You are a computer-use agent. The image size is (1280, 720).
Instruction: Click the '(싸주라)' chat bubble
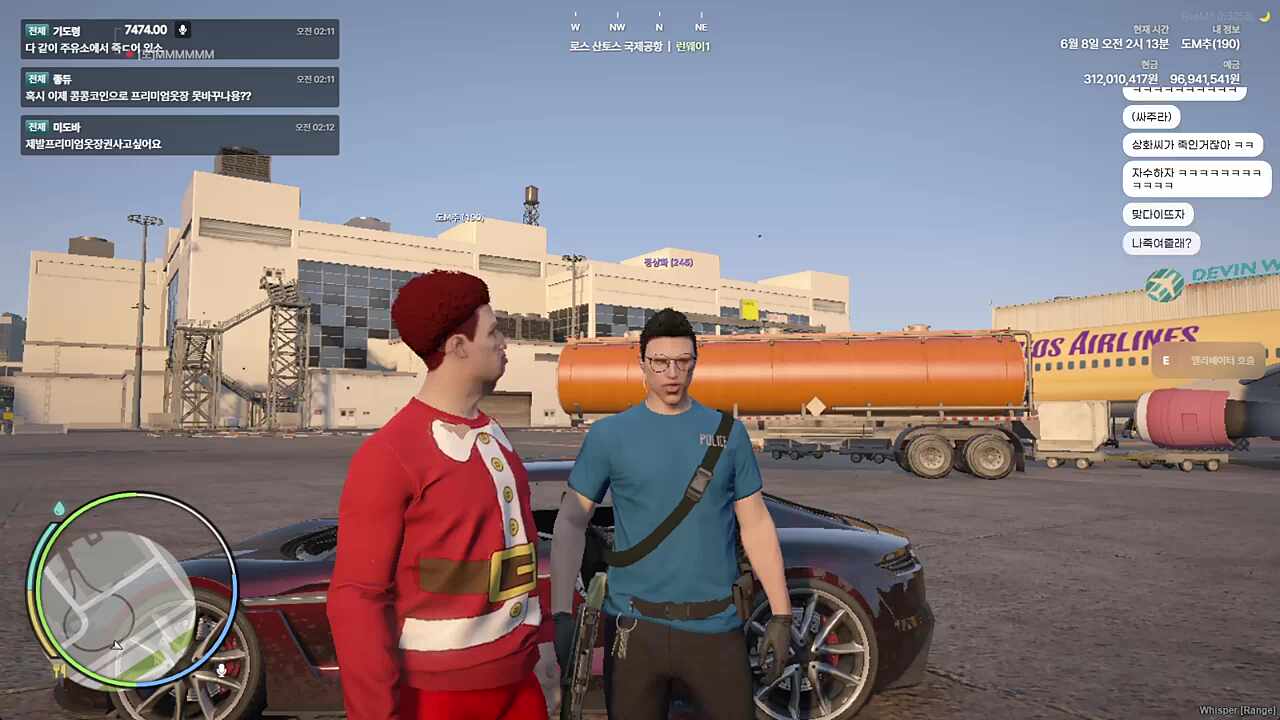[1151, 117]
